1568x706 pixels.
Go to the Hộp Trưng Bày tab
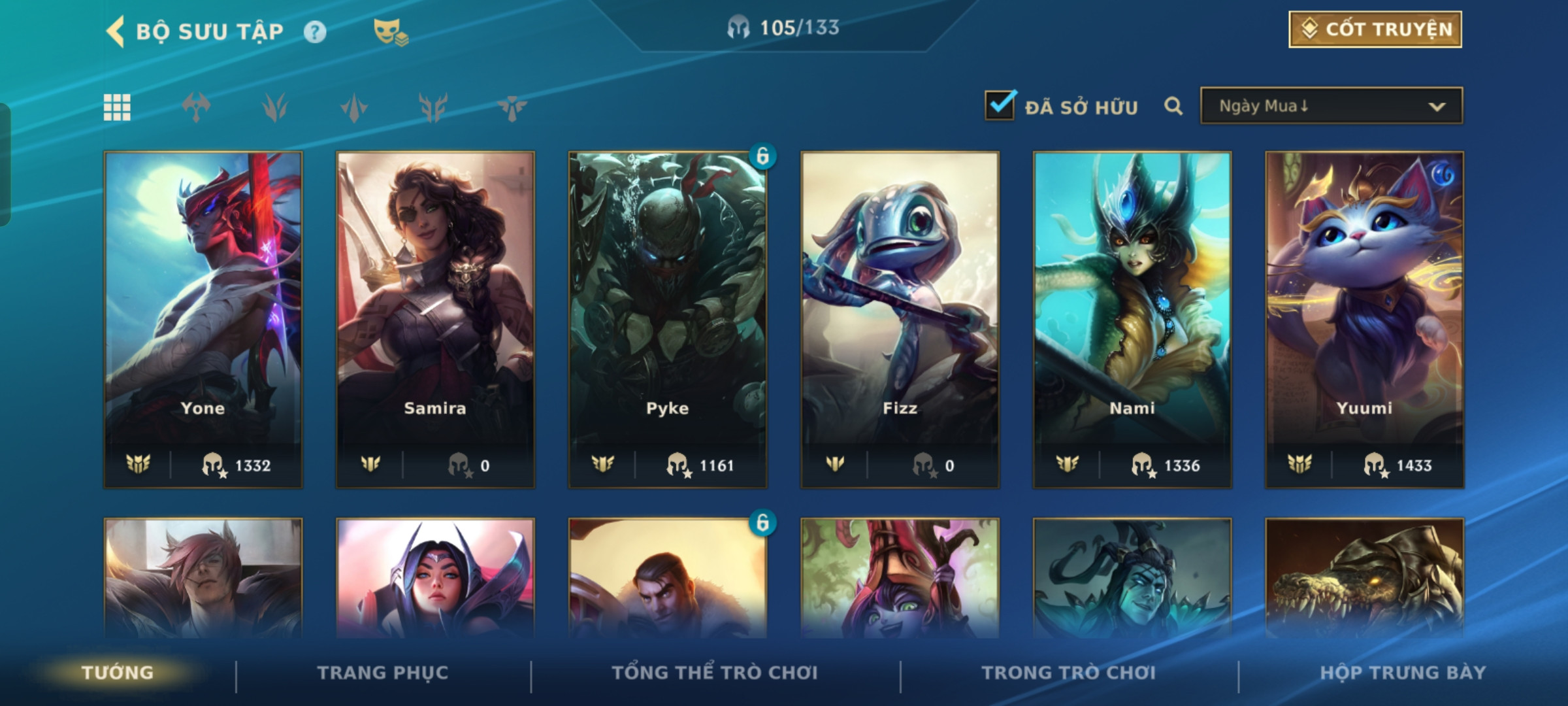(x=1403, y=673)
